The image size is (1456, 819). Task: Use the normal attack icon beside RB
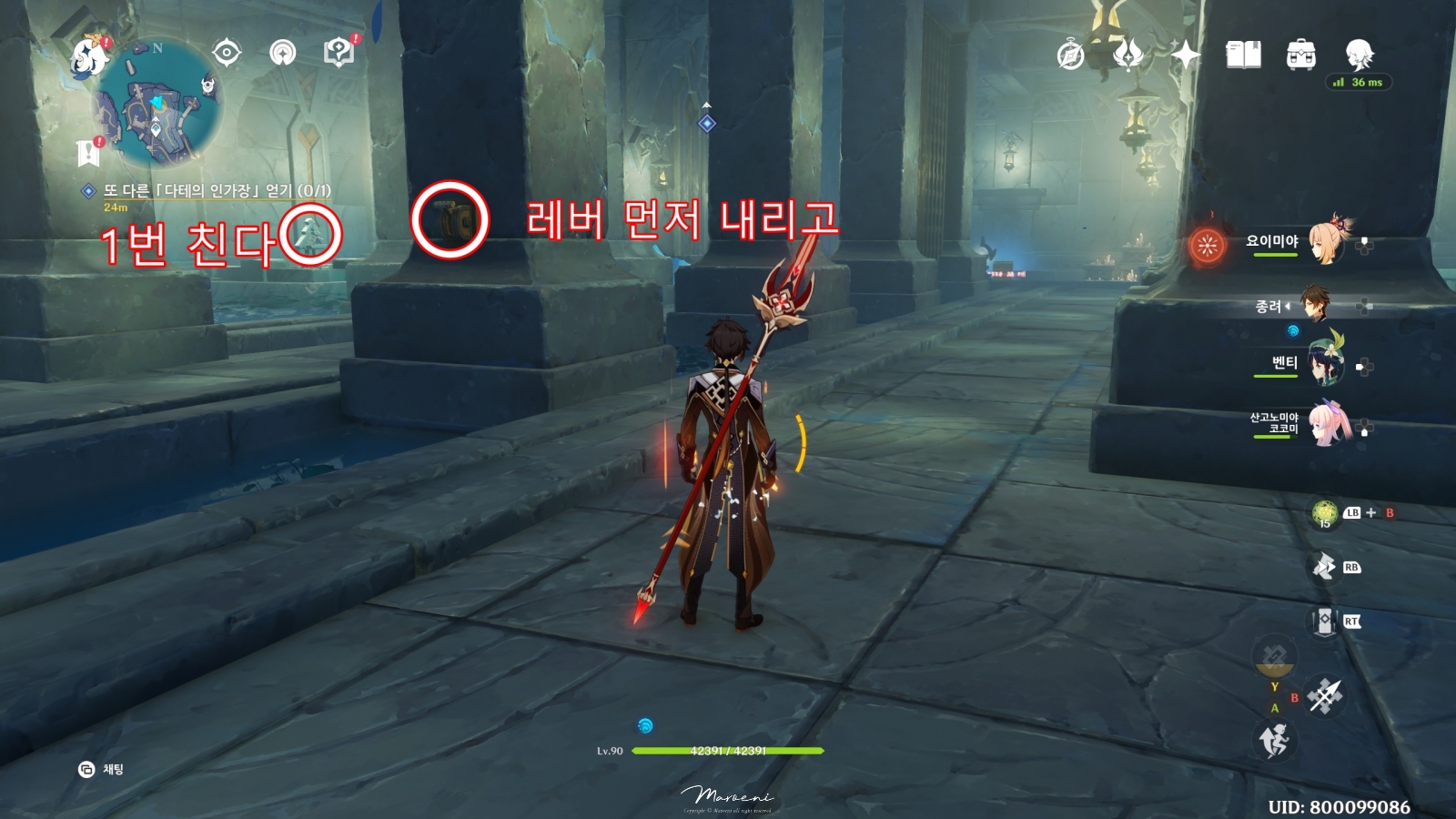pyautogui.click(x=1322, y=564)
